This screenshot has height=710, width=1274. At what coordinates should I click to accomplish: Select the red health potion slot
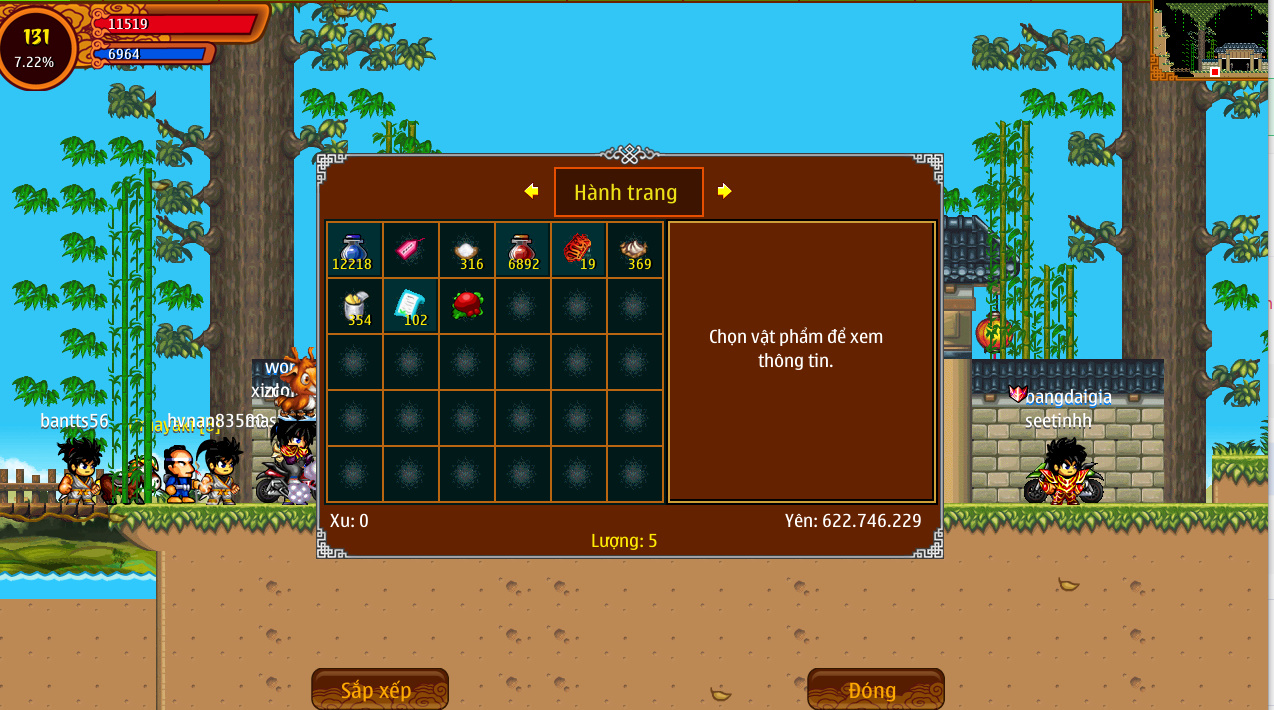(522, 250)
